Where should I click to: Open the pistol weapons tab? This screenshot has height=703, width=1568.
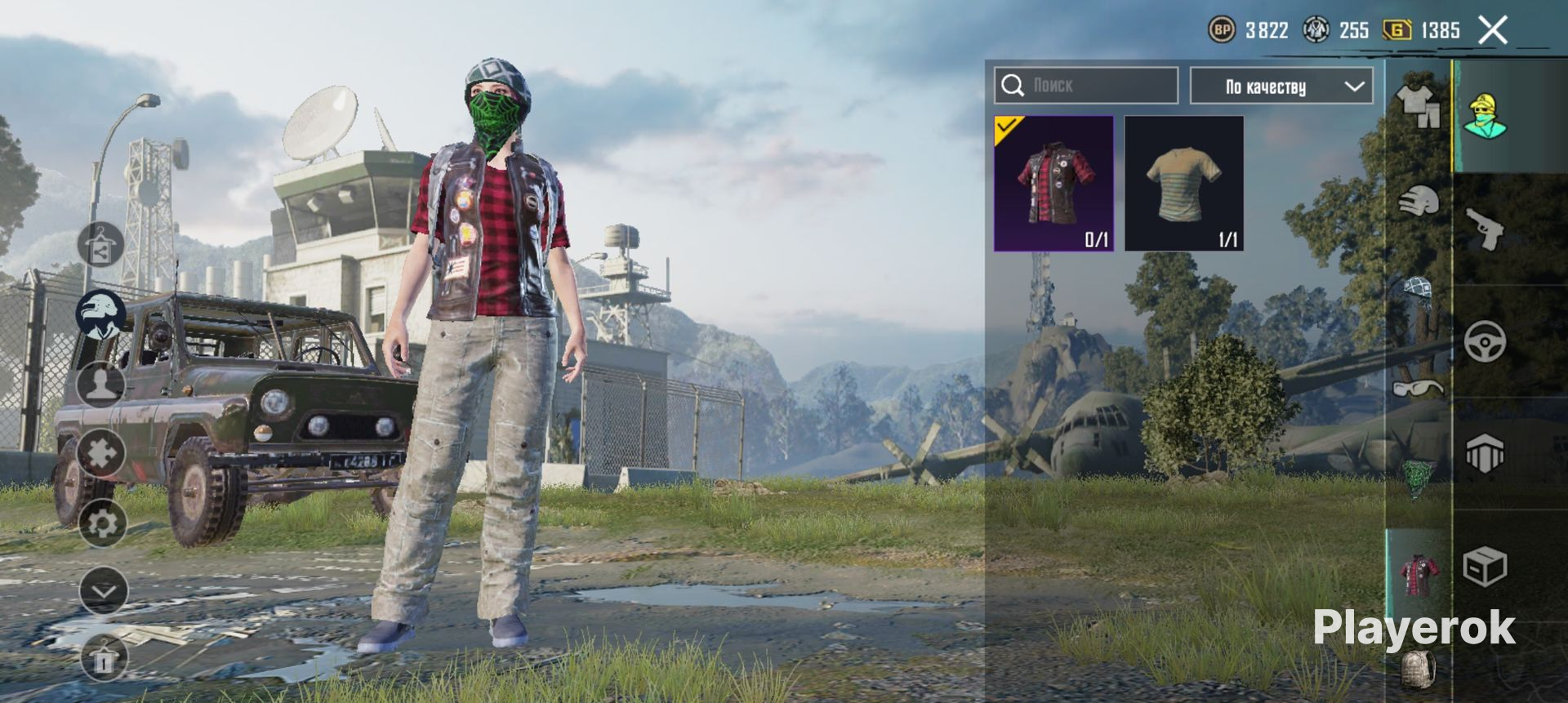click(x=1485, y=229)
